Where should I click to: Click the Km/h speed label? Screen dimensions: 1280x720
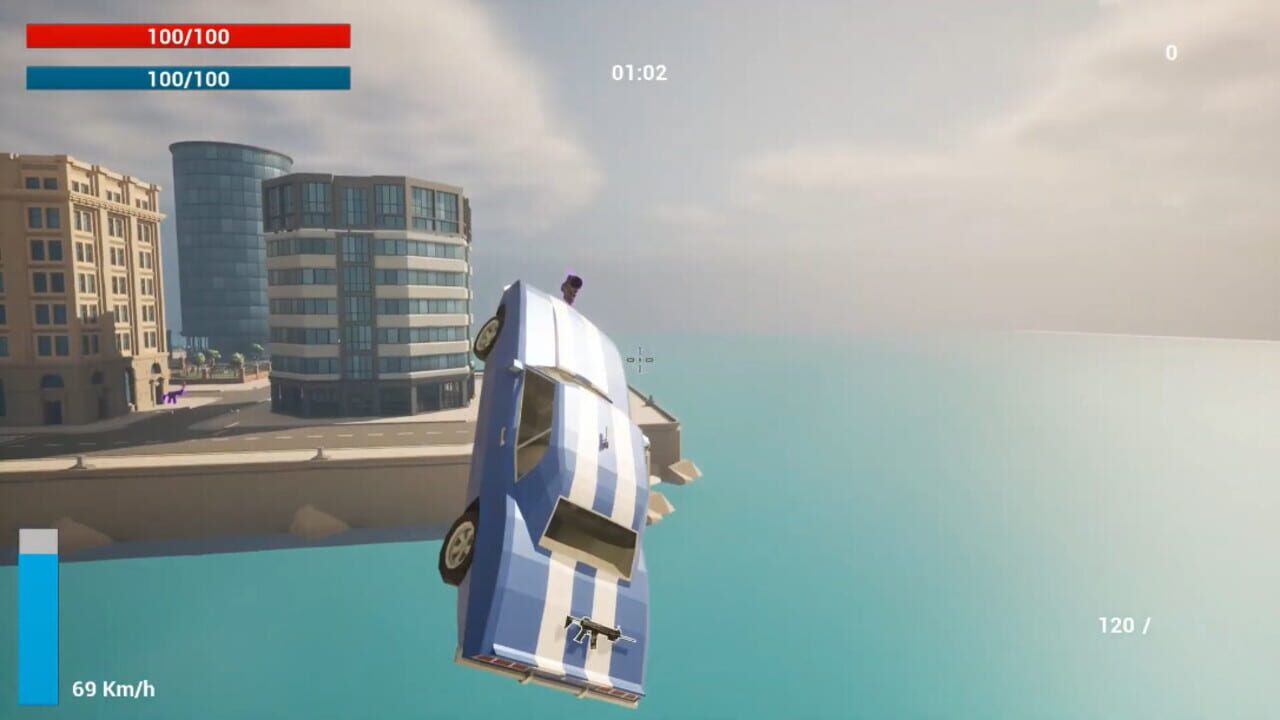click(124, 688)
